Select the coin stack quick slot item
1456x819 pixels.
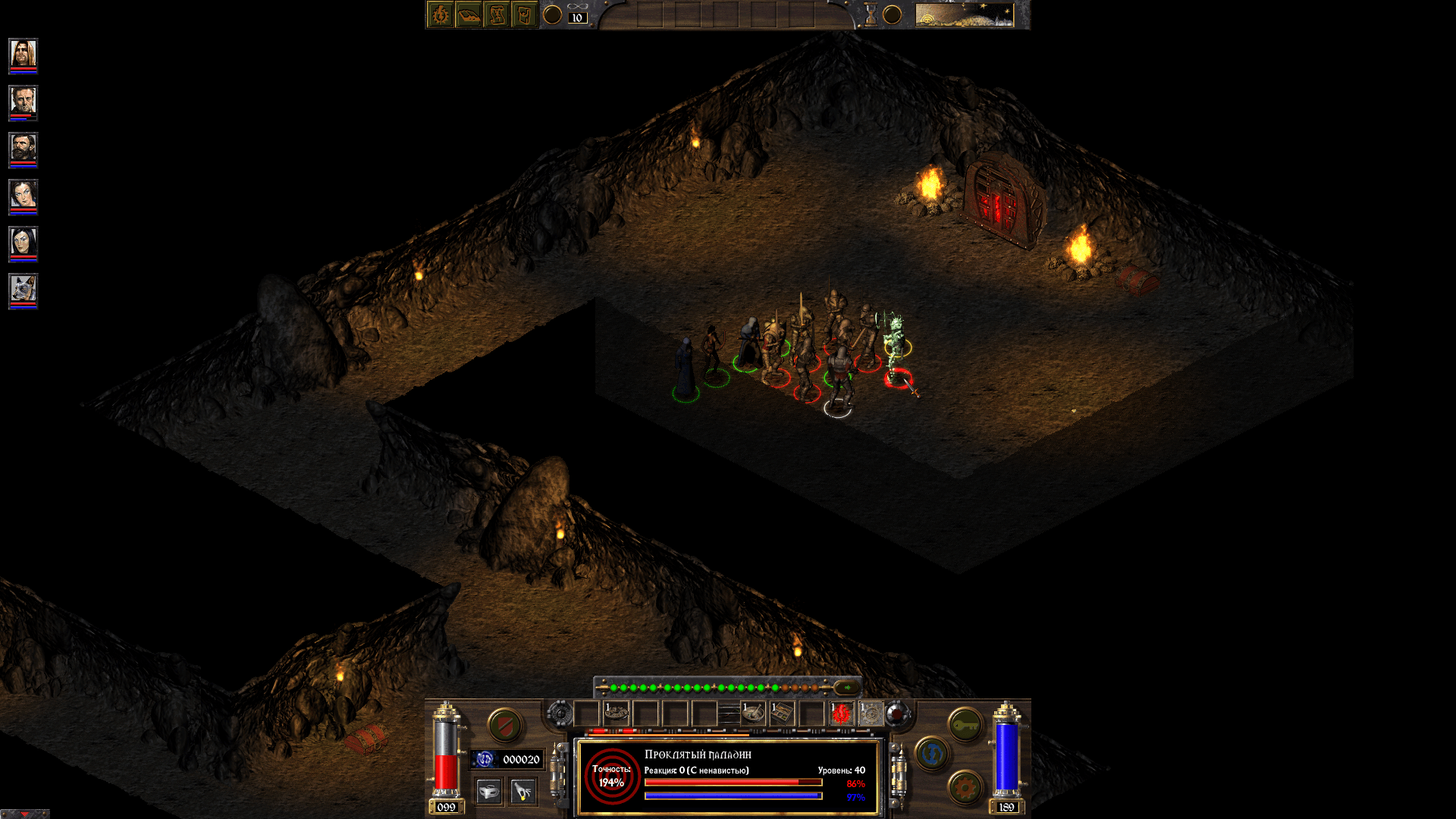(617, 713)
